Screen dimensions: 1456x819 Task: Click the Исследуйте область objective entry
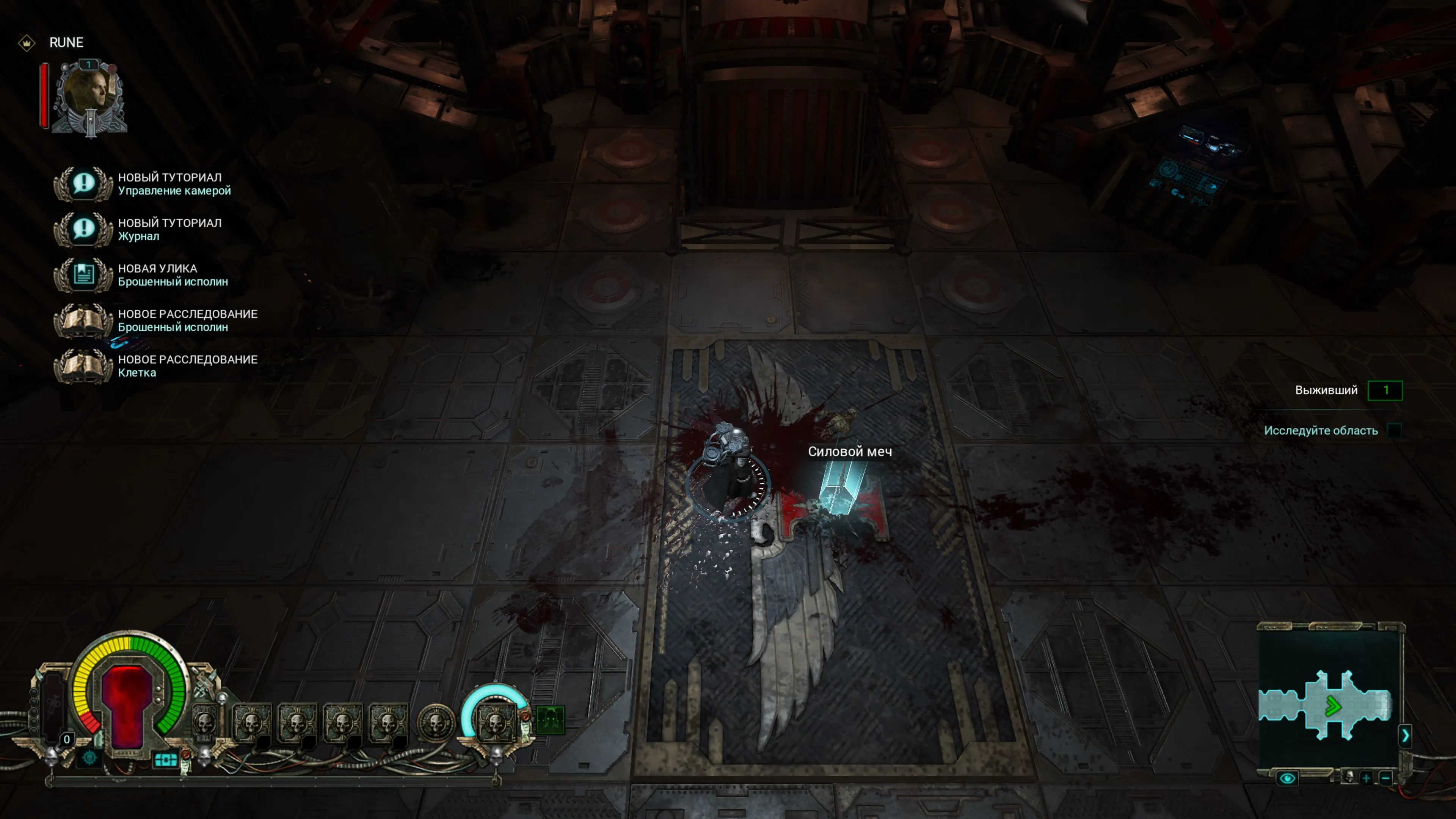tap(1320, 431)
